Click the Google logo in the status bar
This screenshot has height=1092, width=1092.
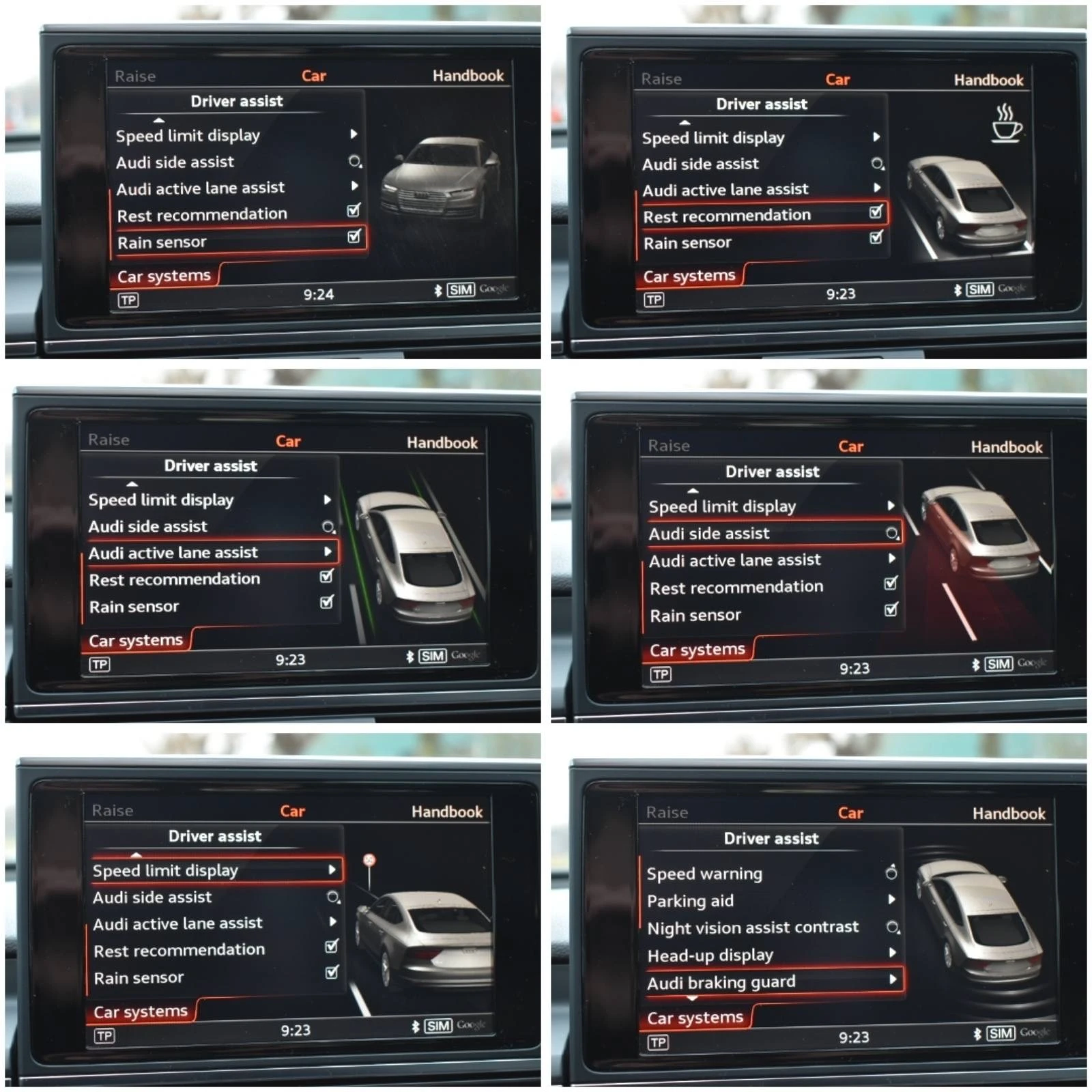[495, 289]
